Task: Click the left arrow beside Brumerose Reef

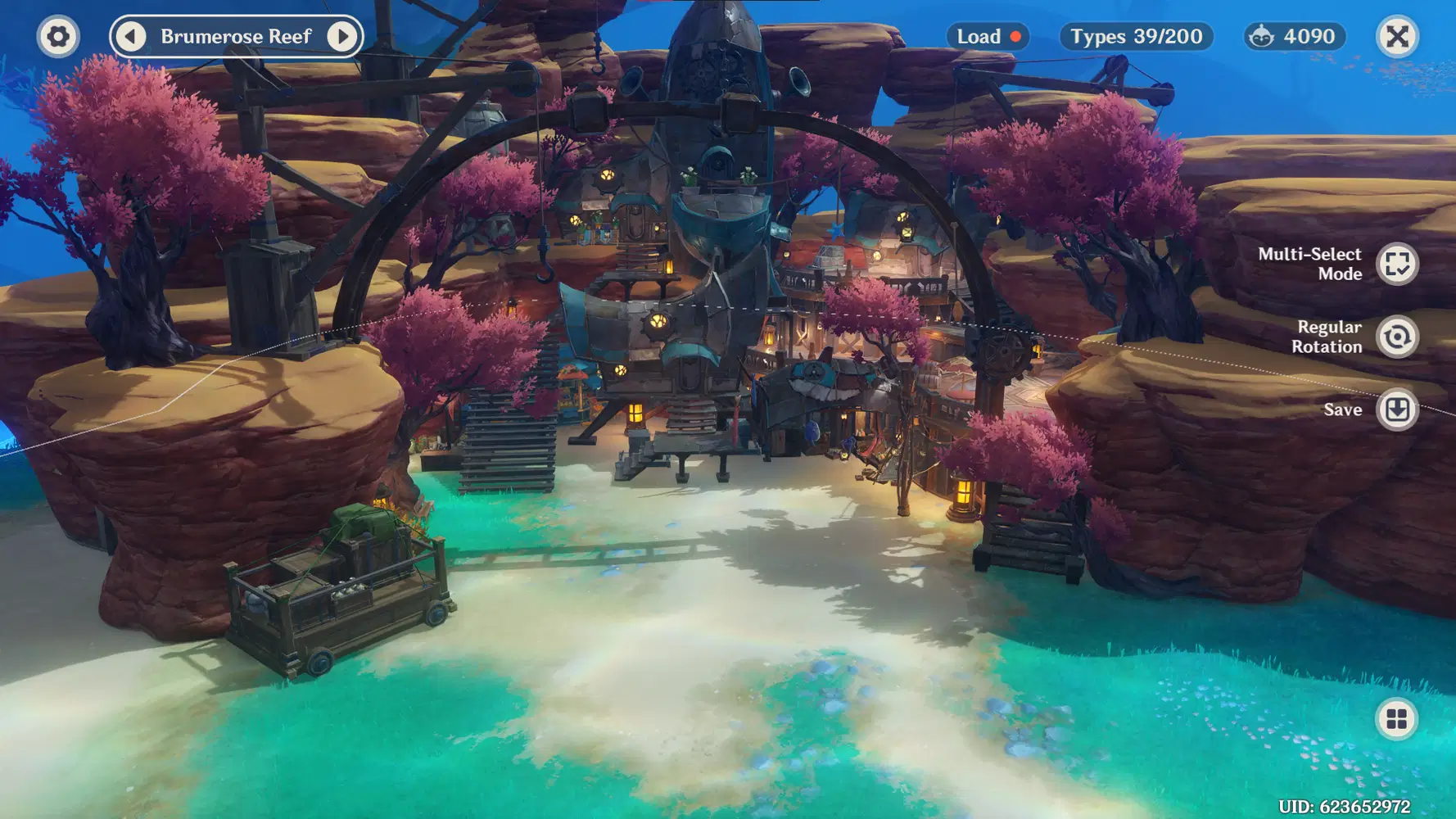Action: point(132,36)
